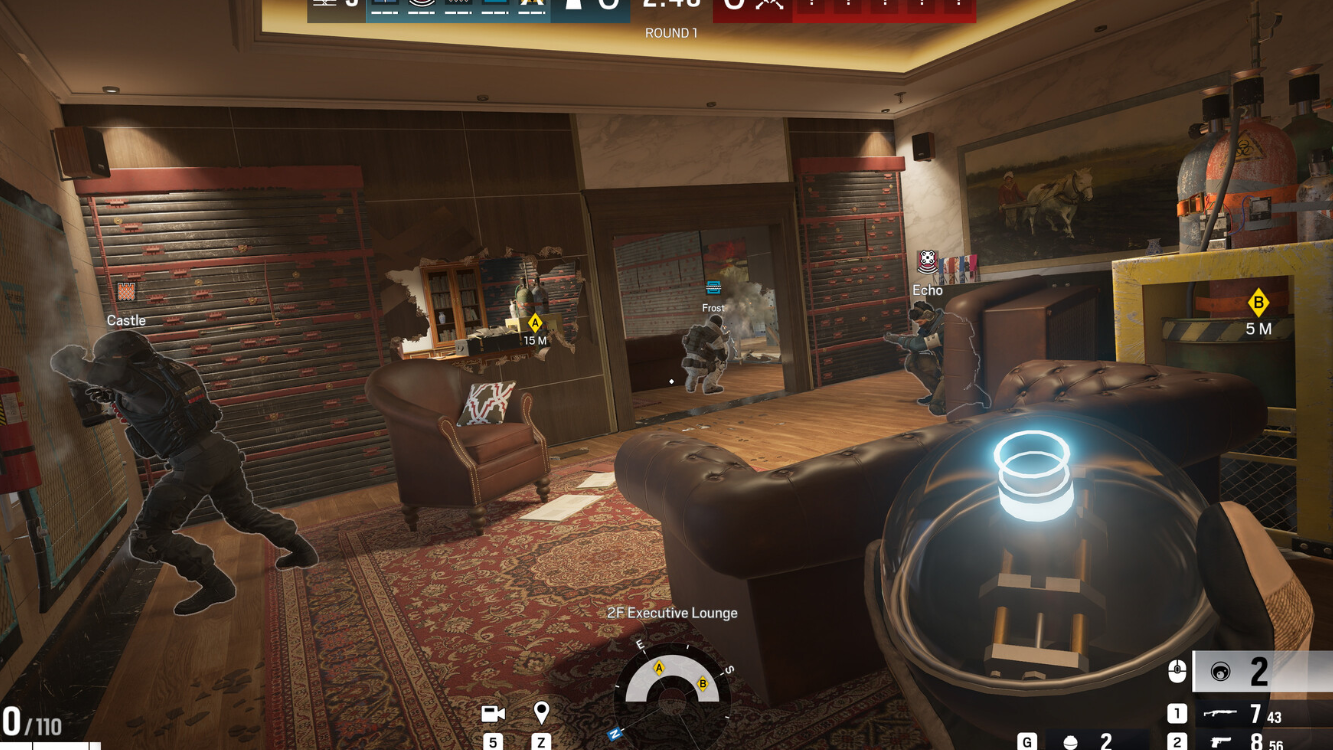Select the shotgun icon in weapon slot 1
This screenshot has height=750, width=1333.
pyautogui.click(x=1220, y=712)
